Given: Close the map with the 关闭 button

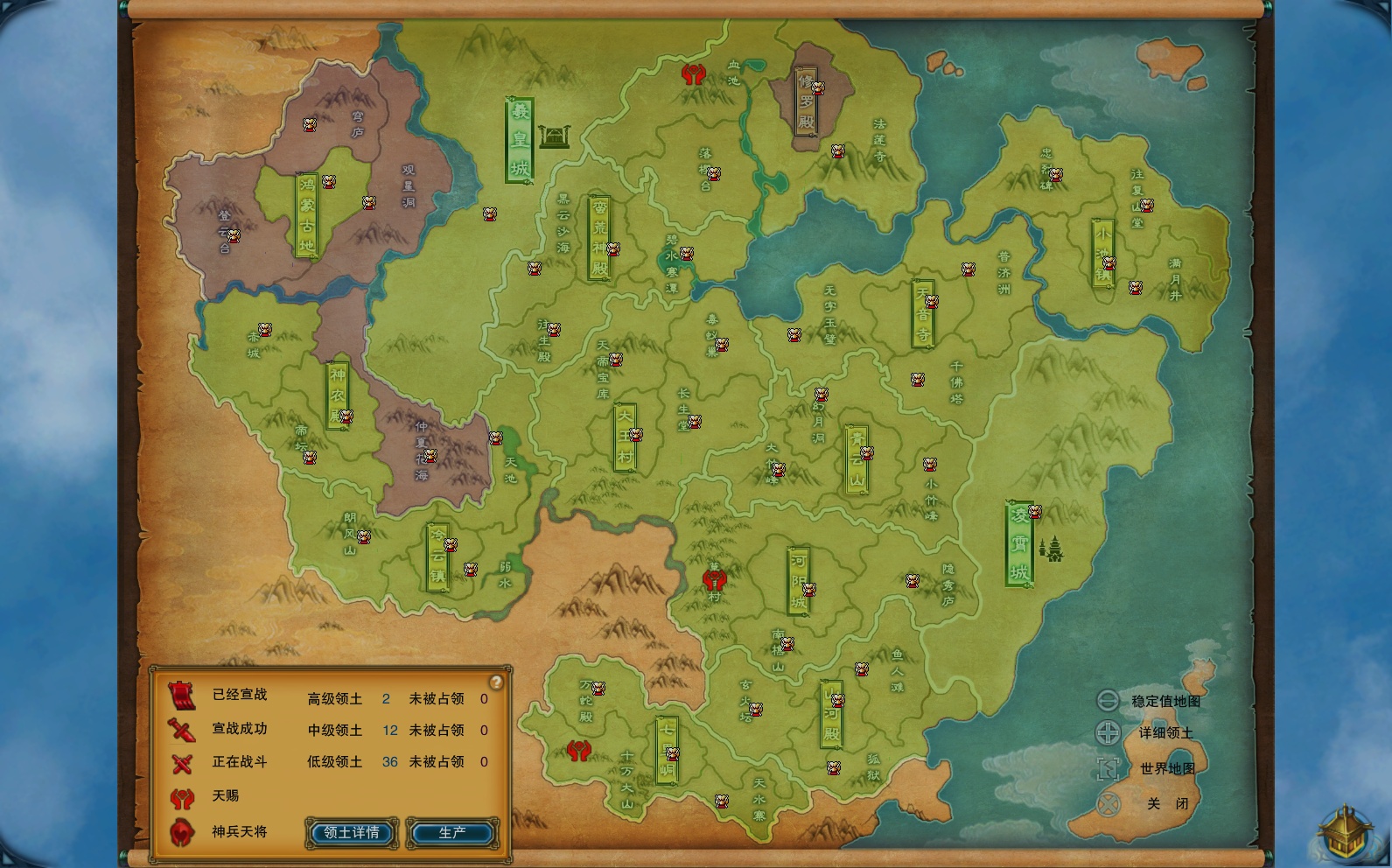Looking at the screenshot, I should pos(1109,803).
